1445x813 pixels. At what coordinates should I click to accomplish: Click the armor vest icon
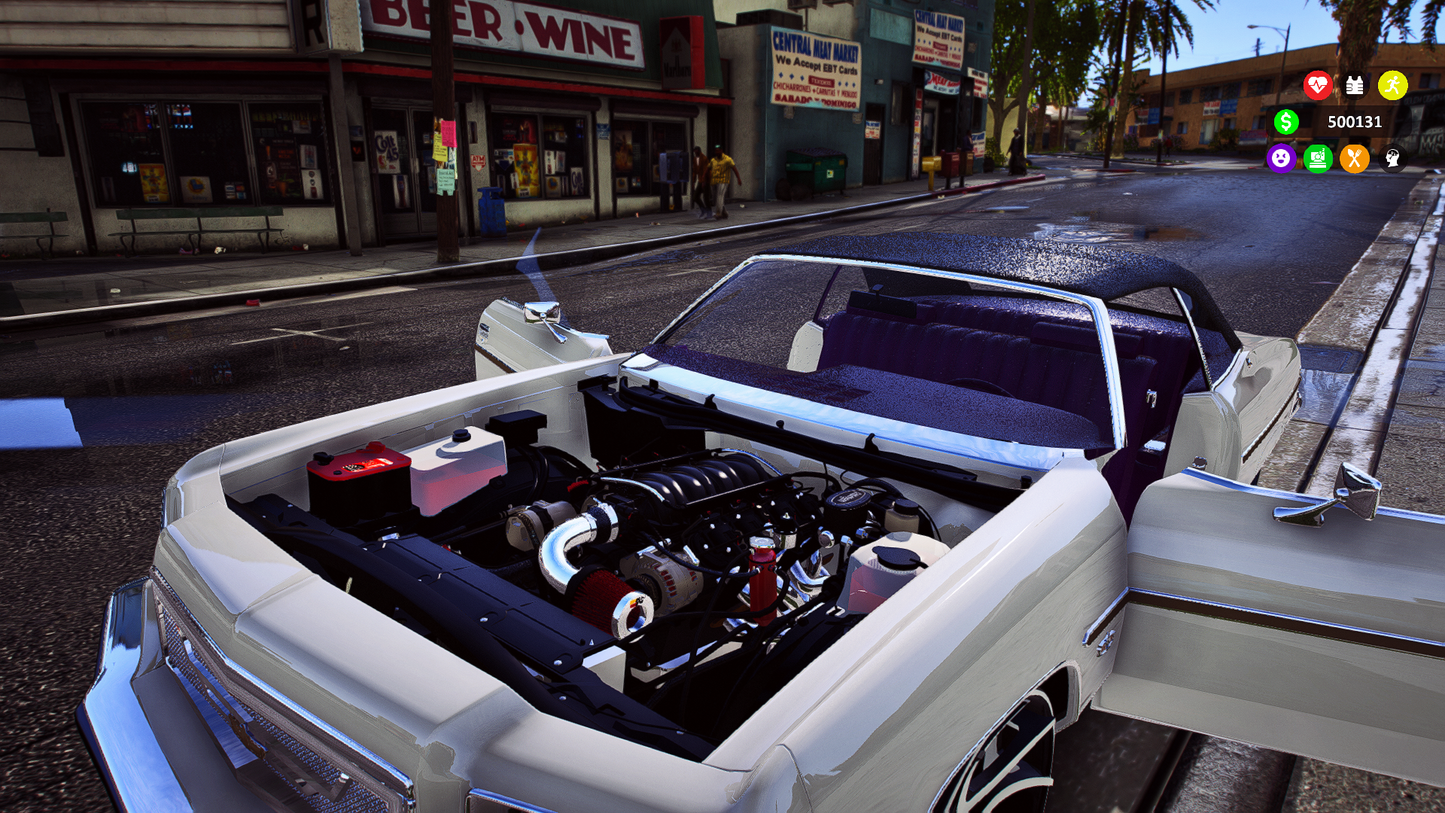[x=1355, y=86]
